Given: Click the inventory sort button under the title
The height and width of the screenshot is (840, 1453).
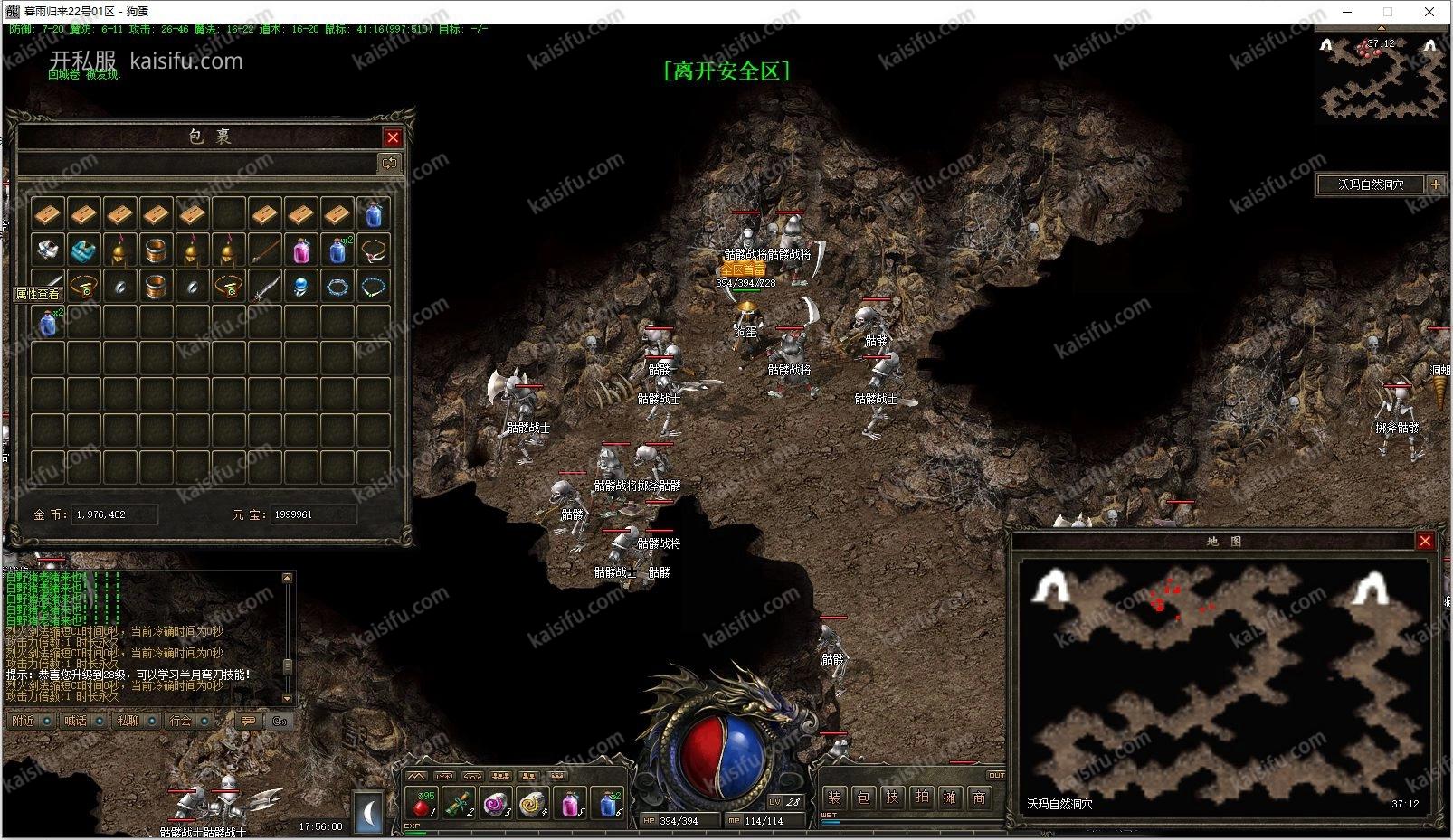Looking at the screenshot, I should (389, 163).
